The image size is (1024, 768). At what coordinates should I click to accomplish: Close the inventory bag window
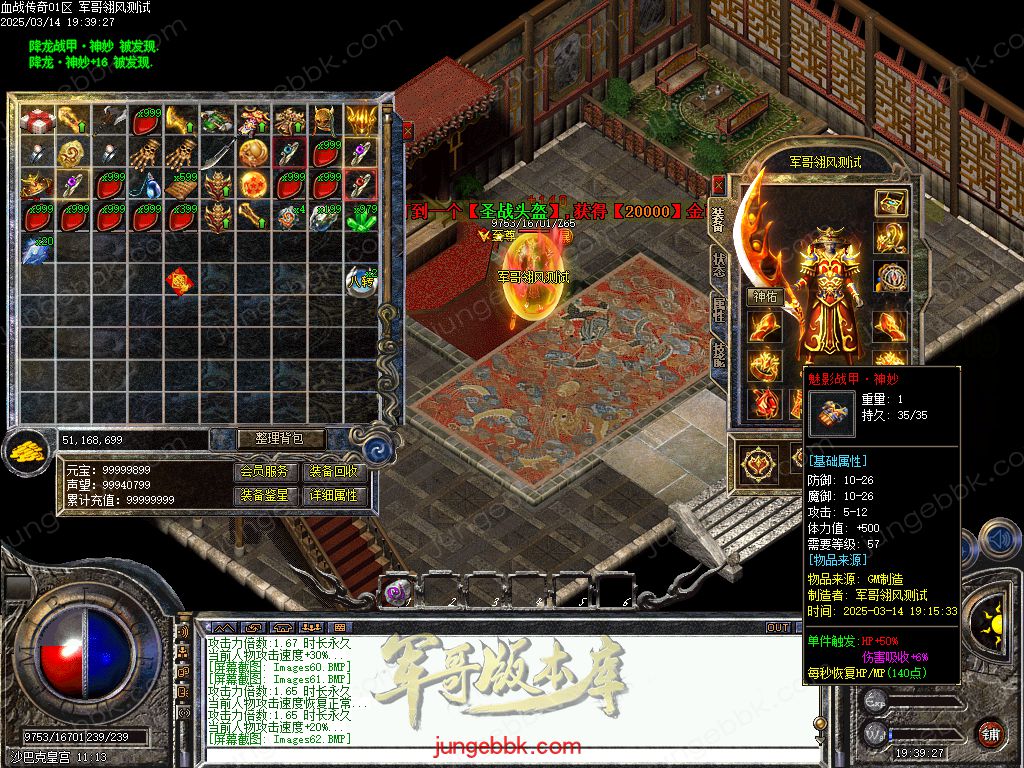[x=407, y=130]
